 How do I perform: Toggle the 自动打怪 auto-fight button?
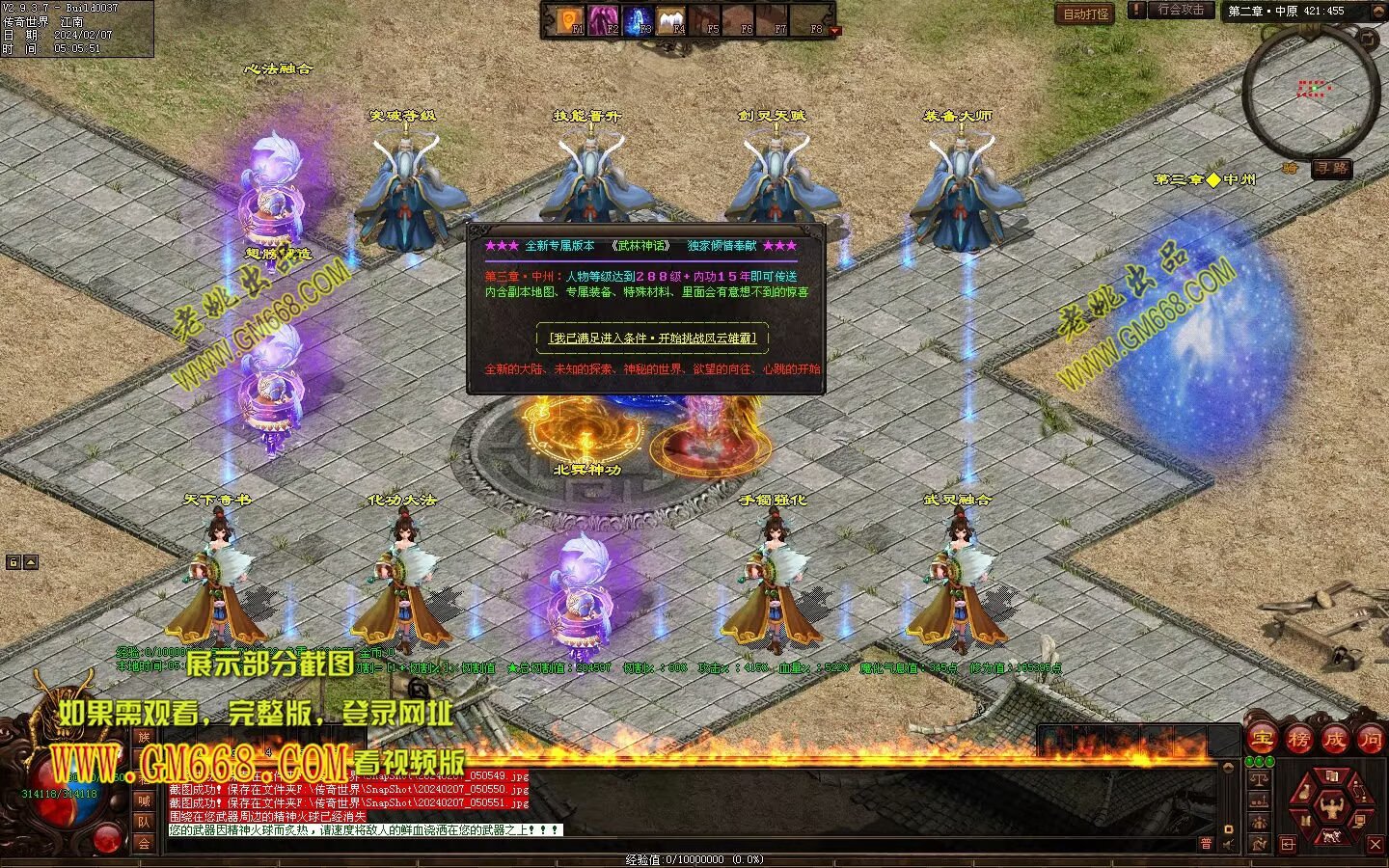(x=1086, y=14)
